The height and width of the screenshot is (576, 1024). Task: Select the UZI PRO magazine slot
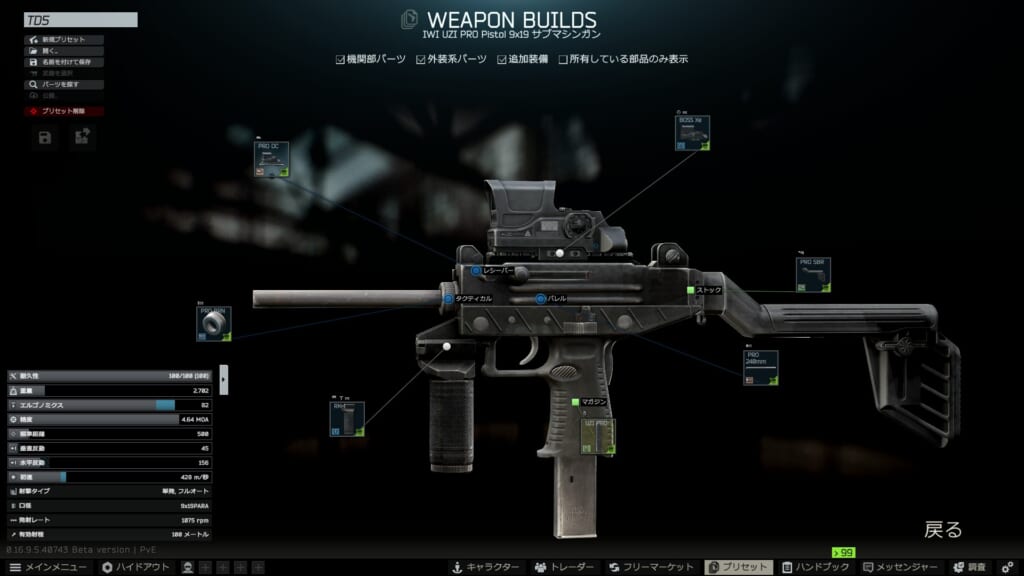click(599, 437)
